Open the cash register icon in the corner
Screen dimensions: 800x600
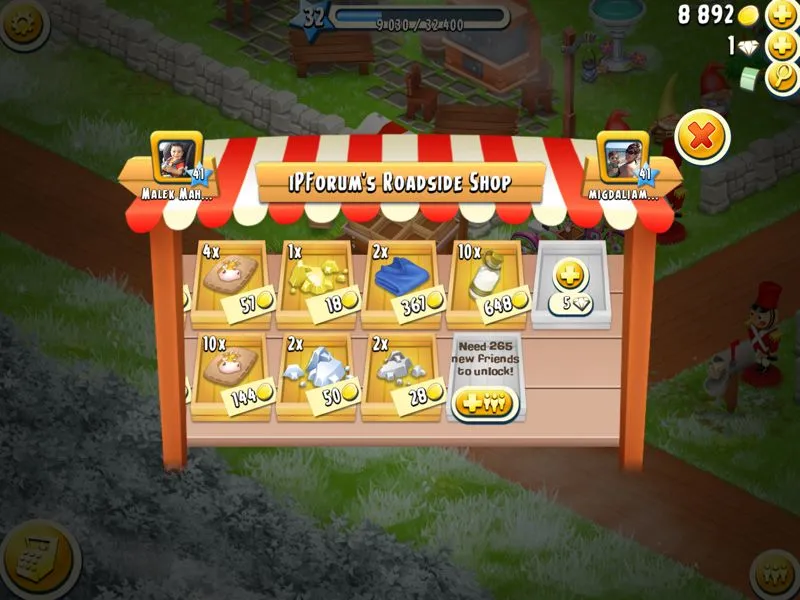click(x=38, y=558)
